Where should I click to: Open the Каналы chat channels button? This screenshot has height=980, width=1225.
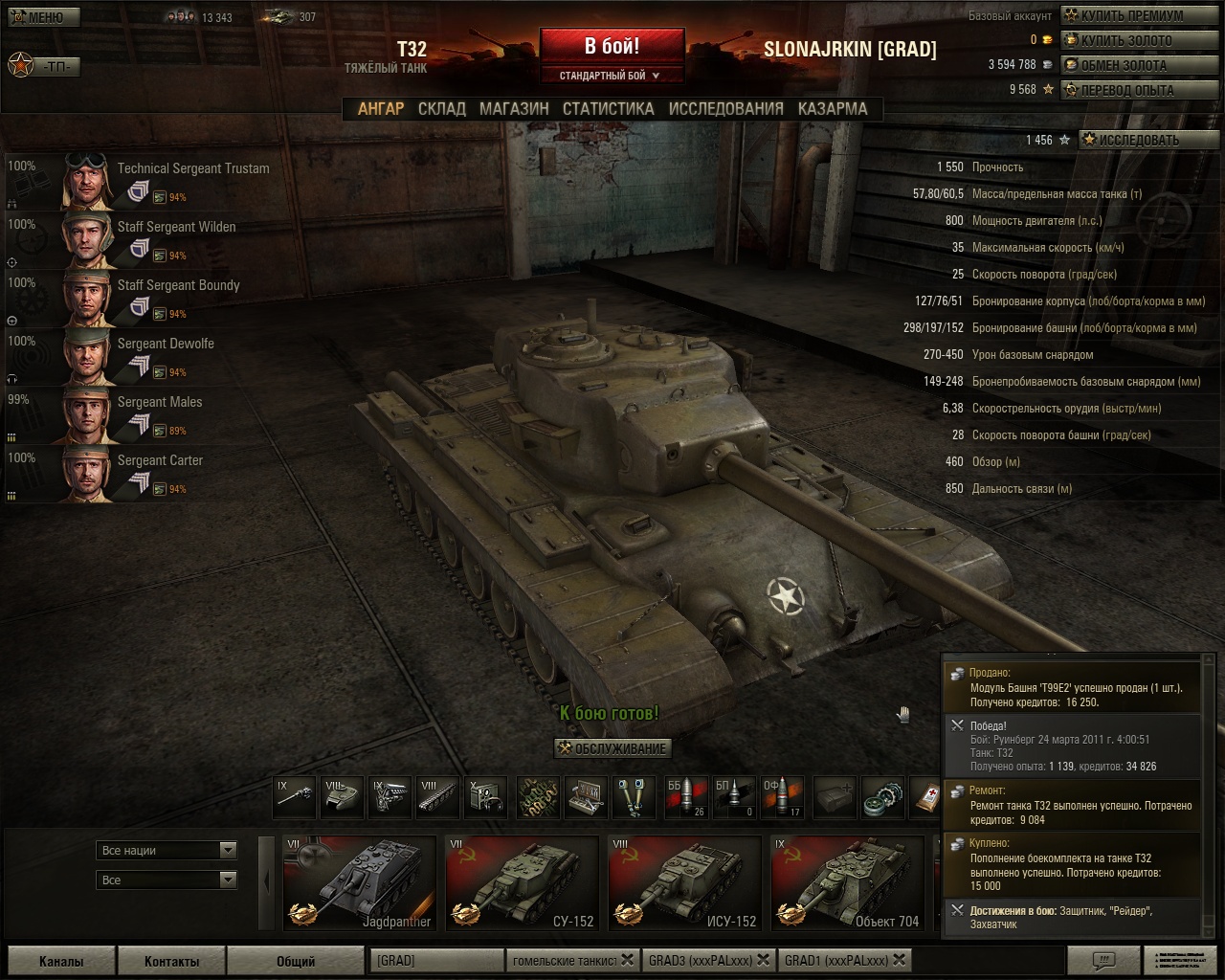point(61,961)
